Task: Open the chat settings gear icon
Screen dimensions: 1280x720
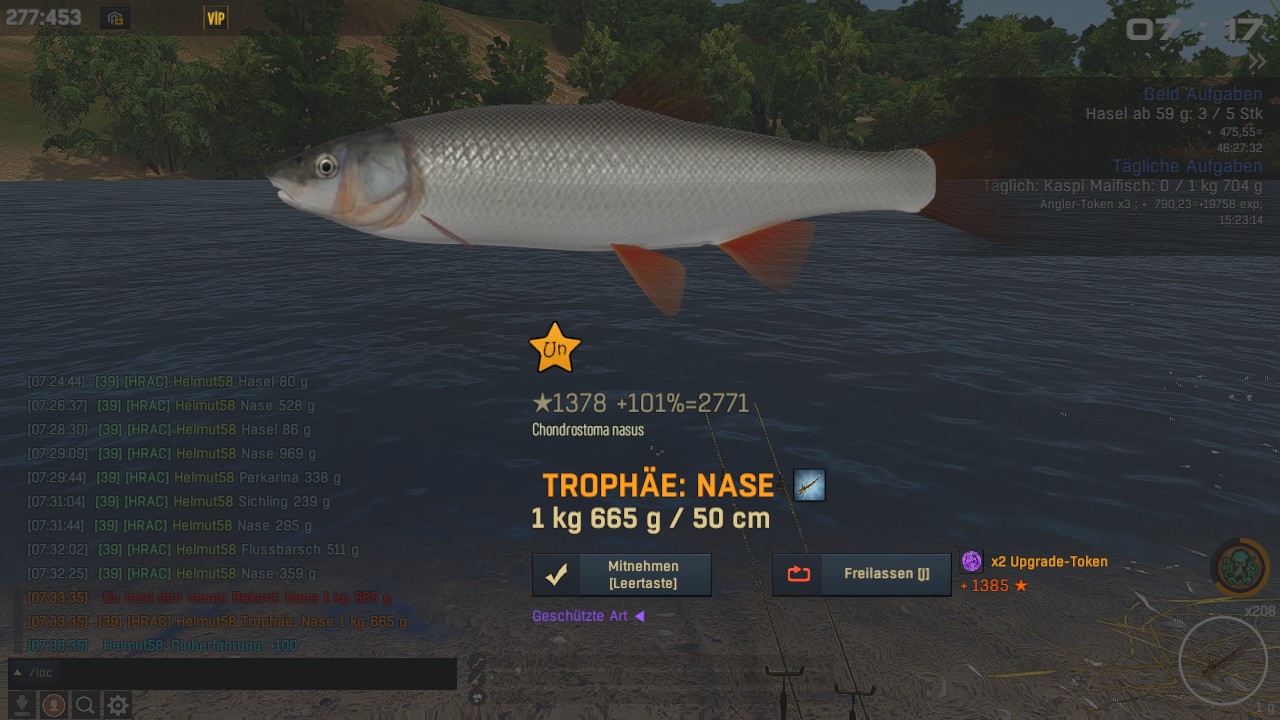Action: (x=118, y=705)
